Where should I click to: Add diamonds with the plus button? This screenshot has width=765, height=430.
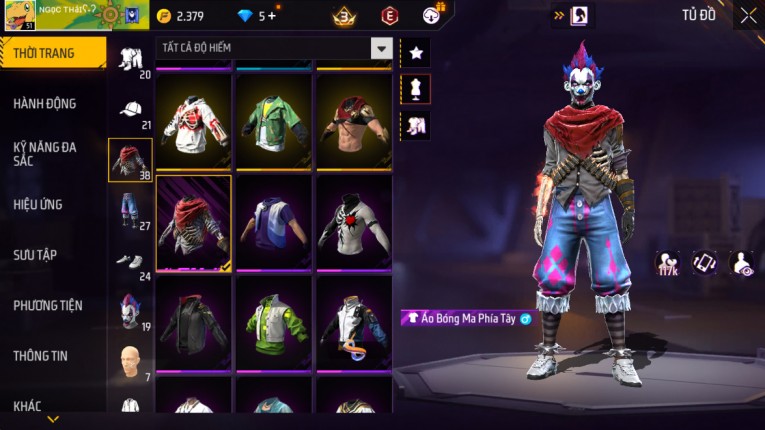click(273, 16)
